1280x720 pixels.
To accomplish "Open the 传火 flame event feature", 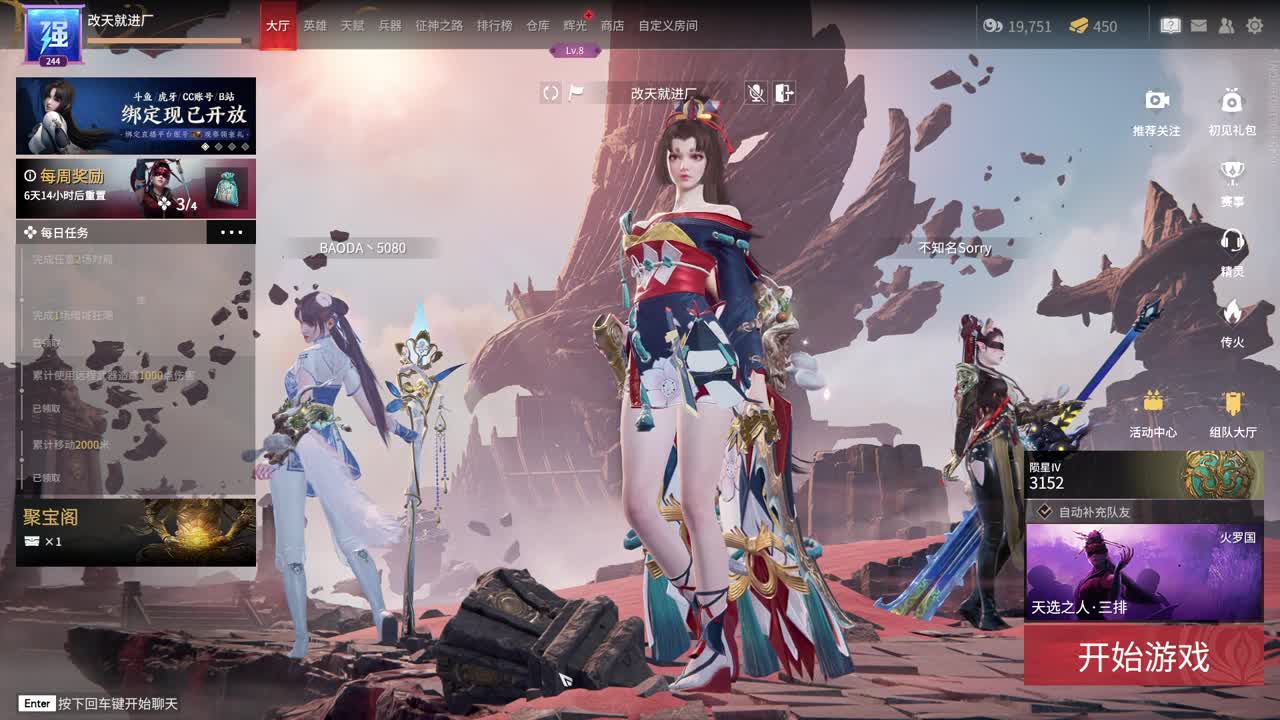I will tap(1231, 311).
